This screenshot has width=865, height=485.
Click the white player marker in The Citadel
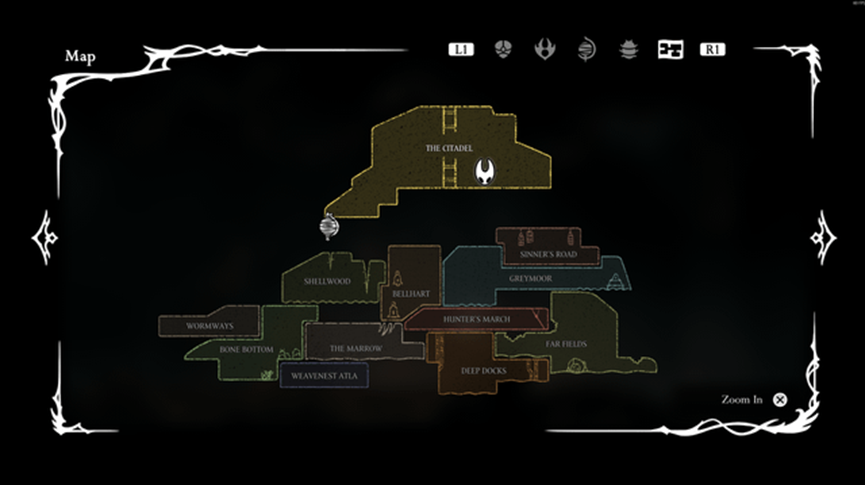[x=486, y=171]
